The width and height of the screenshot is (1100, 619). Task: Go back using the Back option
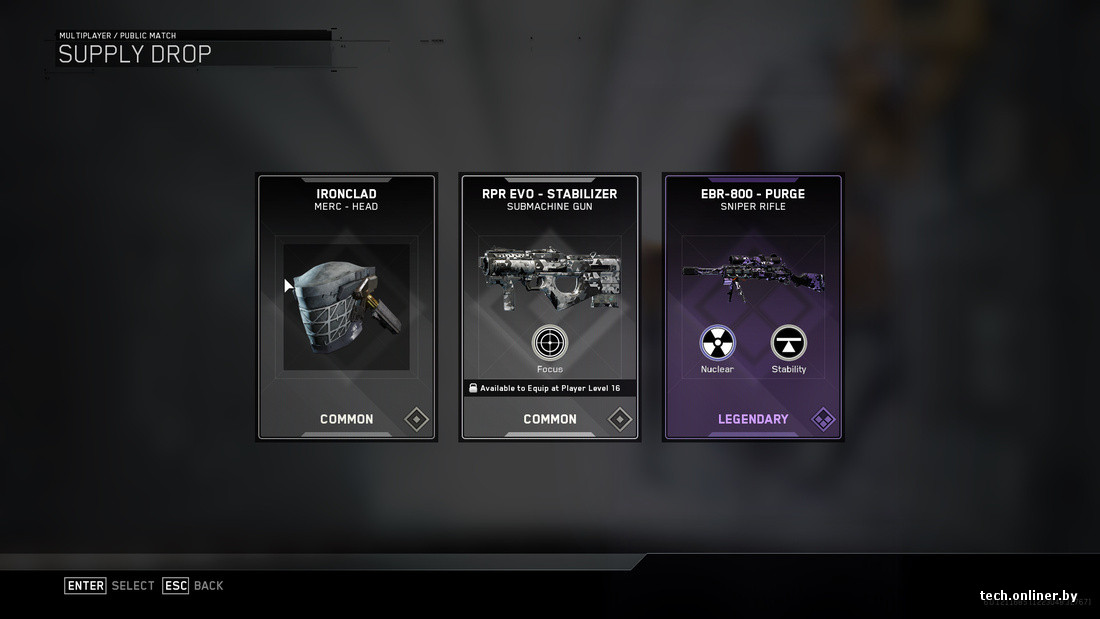click(x=194, y=585)
